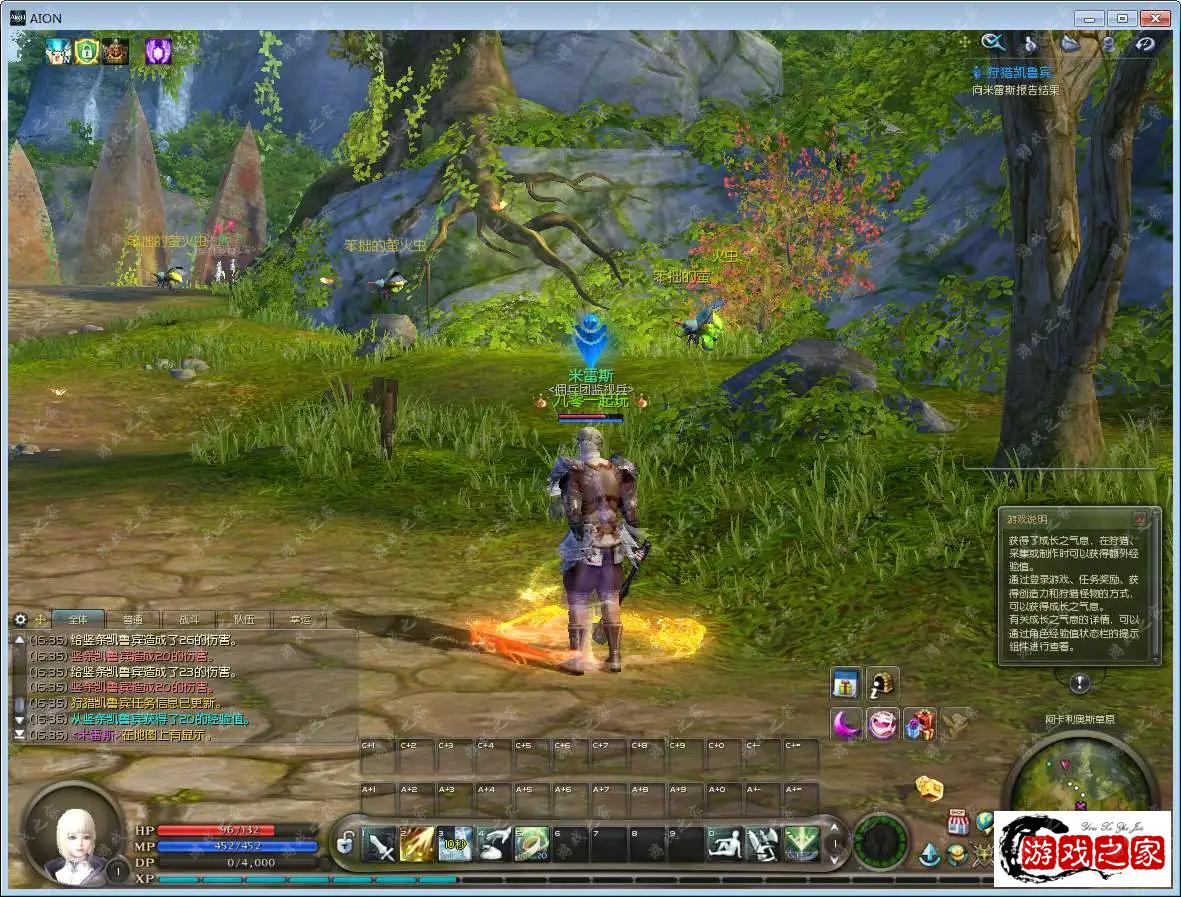Use the pouring hand skill in slot 4
Image resolution: width=1181 pixels, height=897 pixels.
tap(494, 845)
